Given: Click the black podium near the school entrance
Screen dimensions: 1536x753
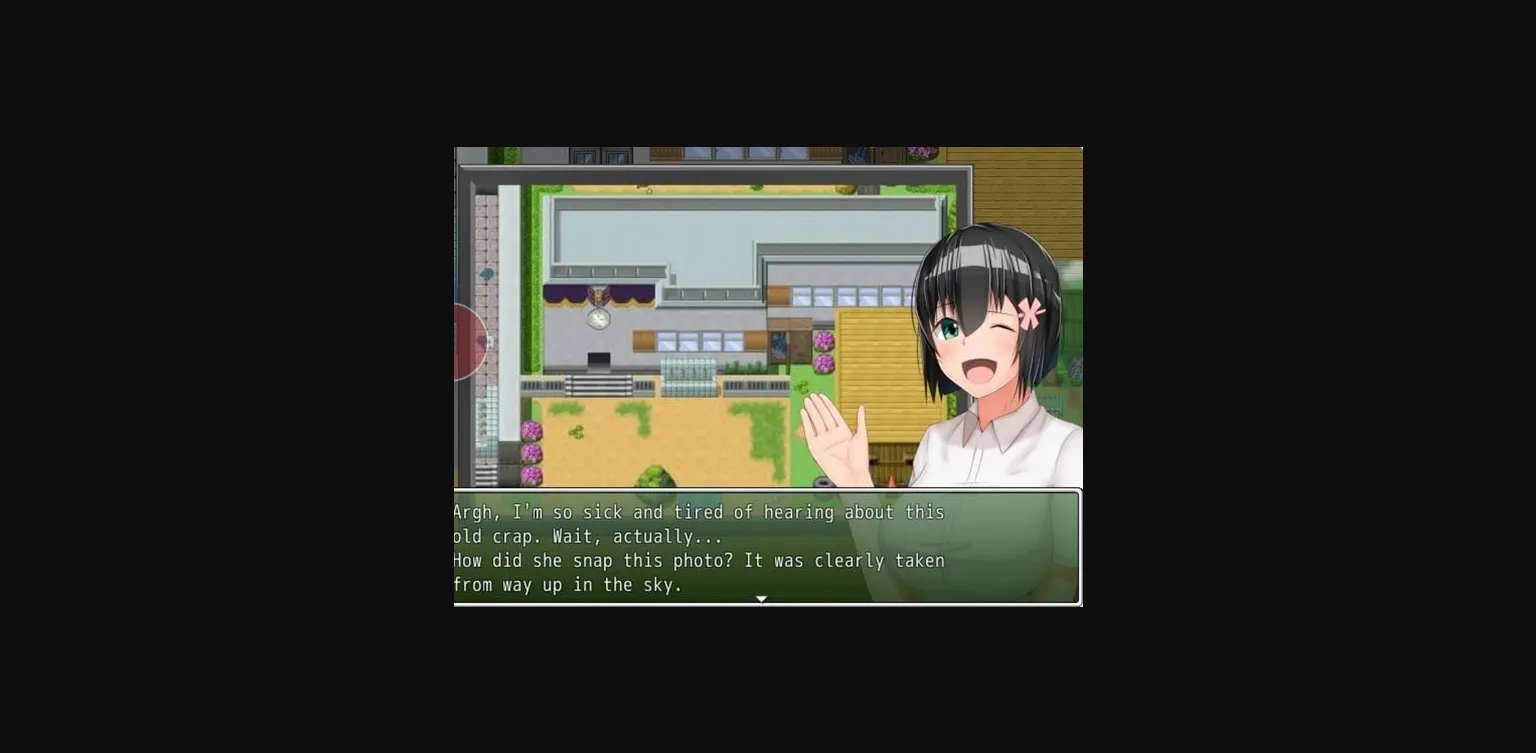Looking at the screenshot, I should click(597, 360).
